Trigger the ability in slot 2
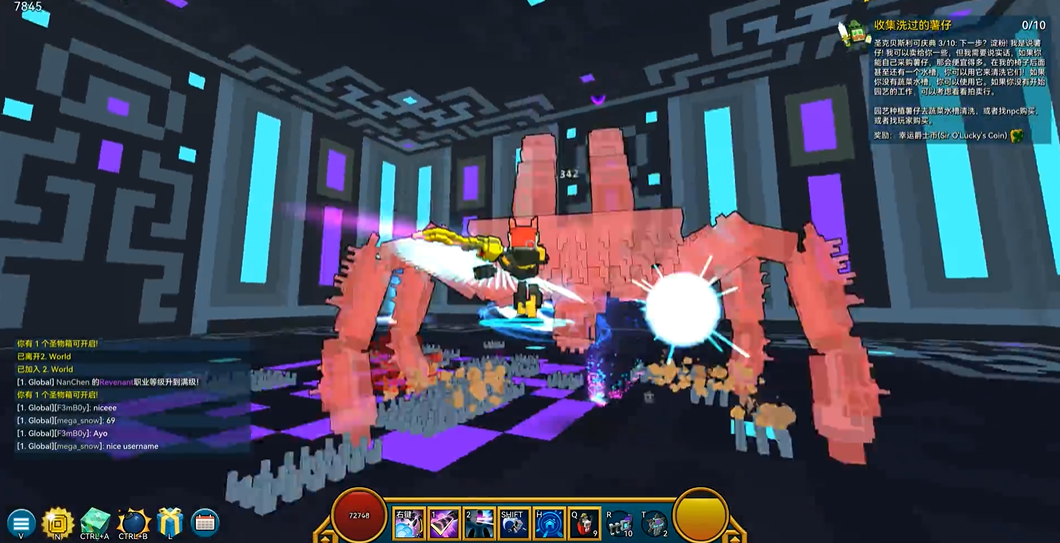The width and height of the screenshot is (1060, 543). (478, 523)
